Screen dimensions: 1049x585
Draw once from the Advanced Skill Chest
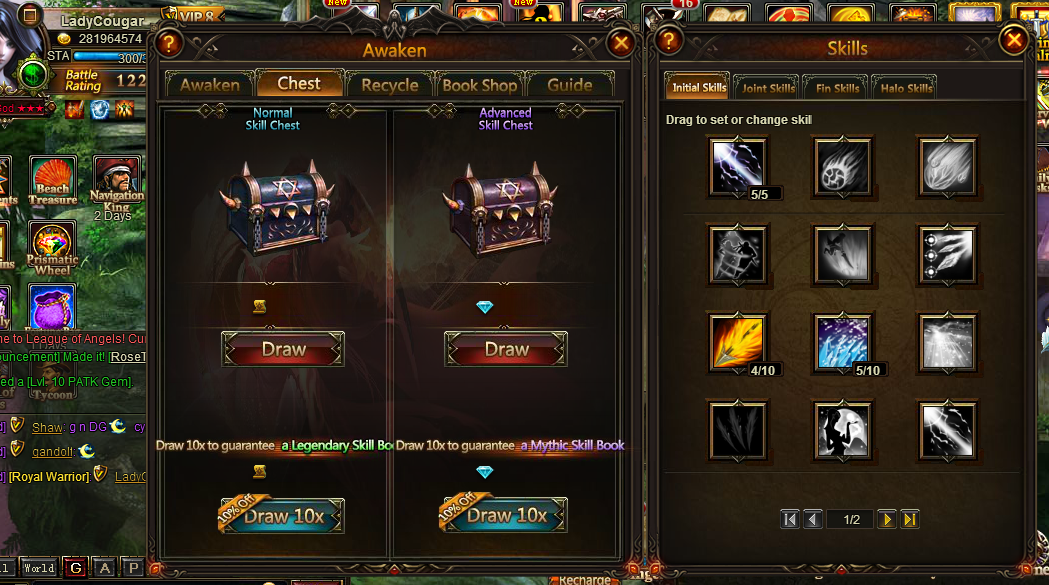[506, 350]
